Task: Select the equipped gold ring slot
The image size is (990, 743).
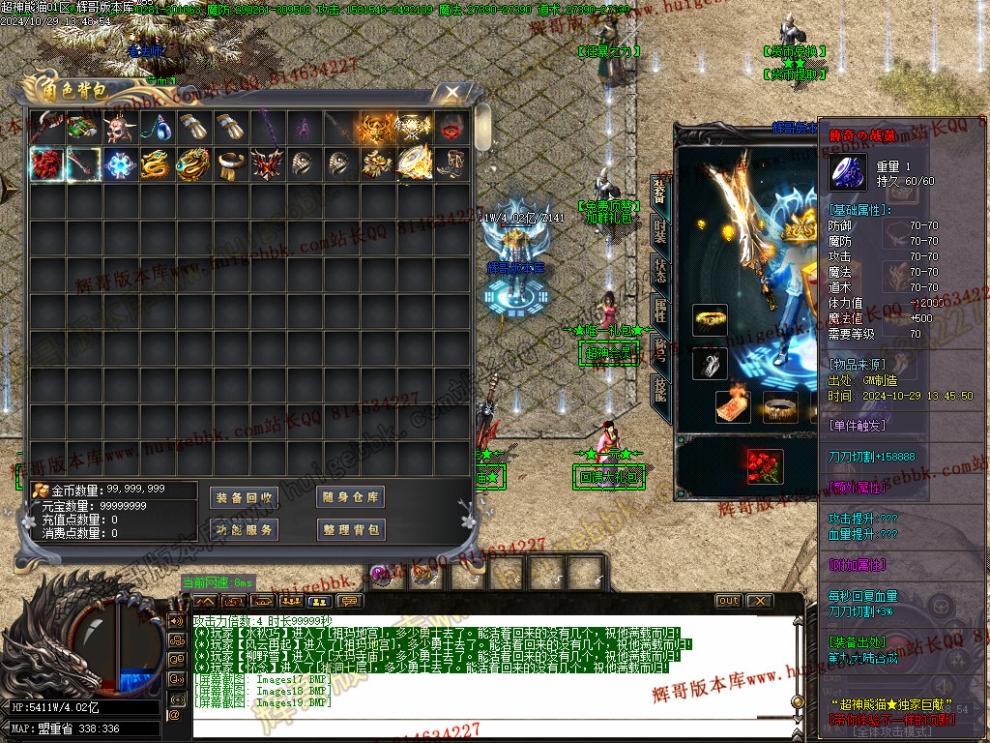Action: pos(710,321)
